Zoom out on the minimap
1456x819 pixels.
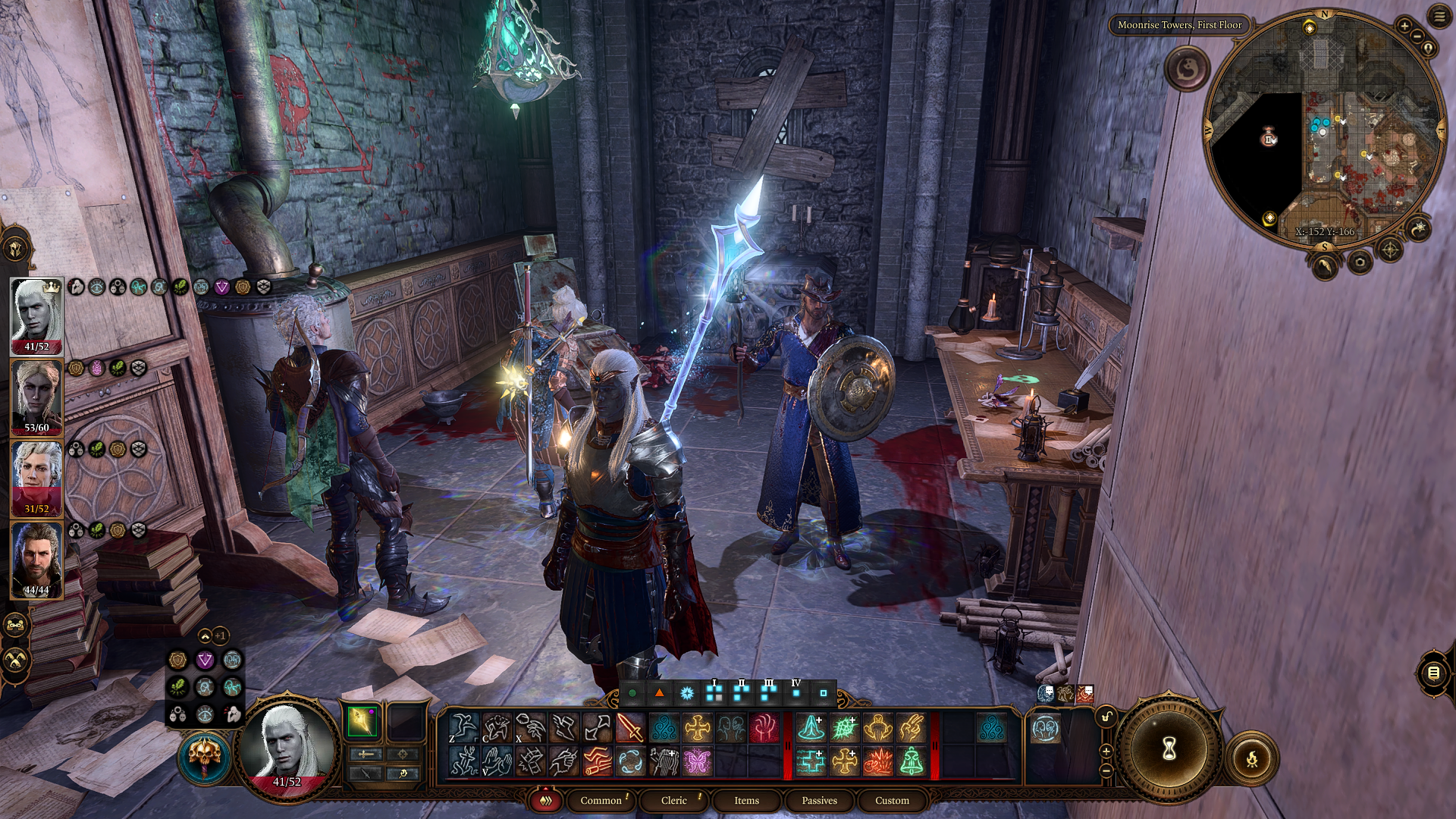click(1416, 36)
